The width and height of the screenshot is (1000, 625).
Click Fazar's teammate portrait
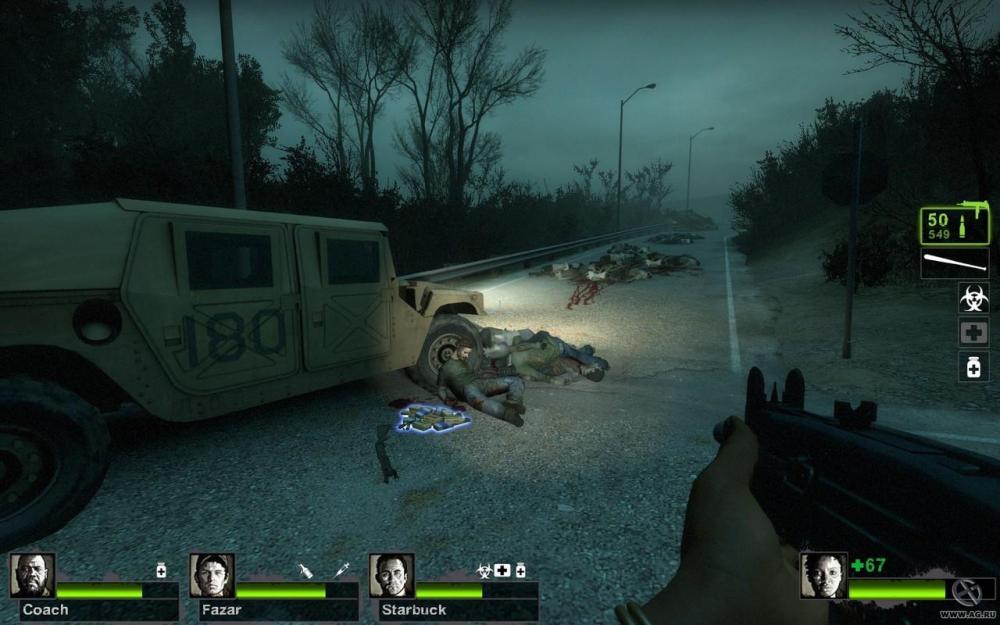[x=212, y=576]
